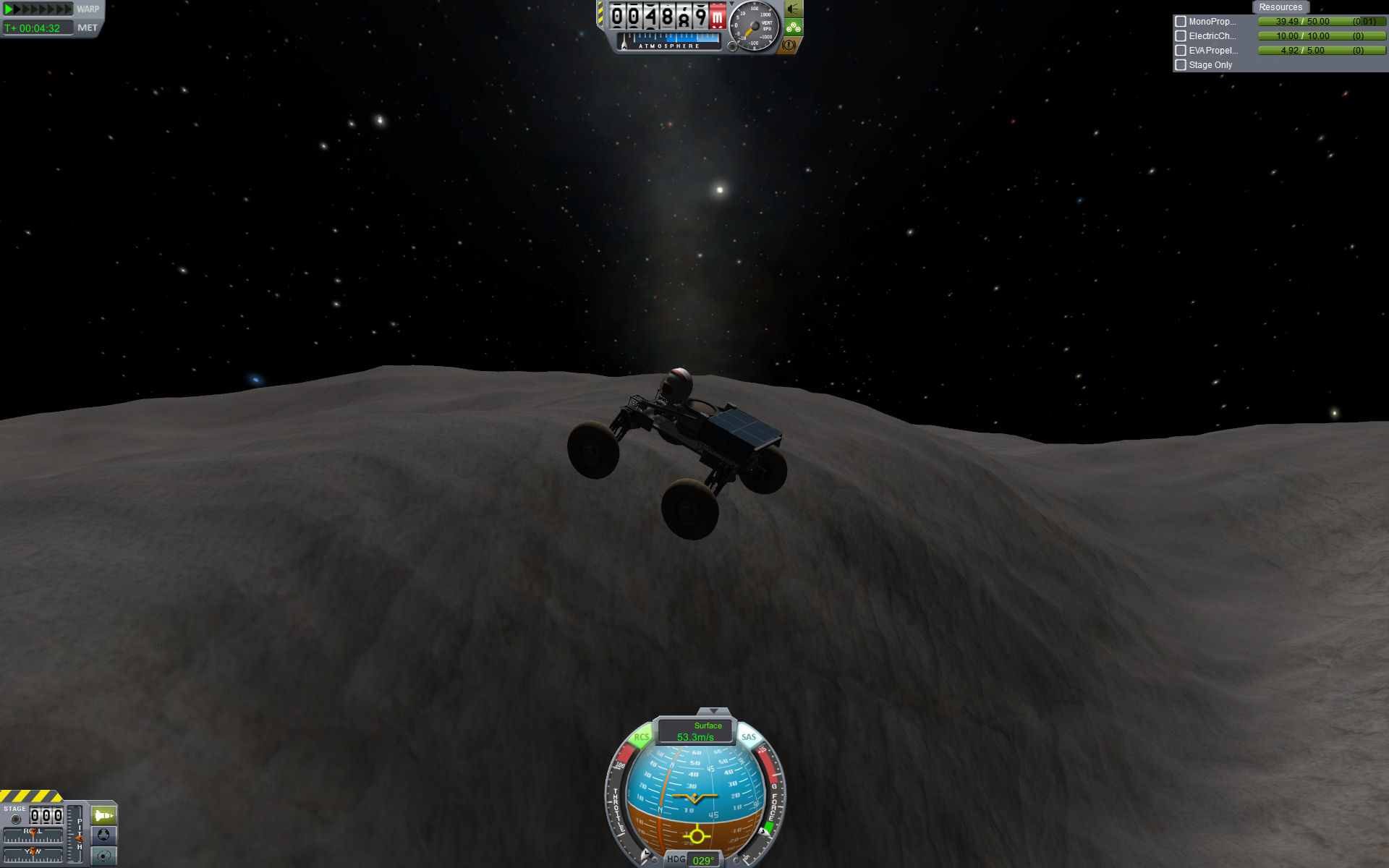1389x868 pixels.
Task: Toggle the MET clock mode label
Action: (x=88, y=28)
